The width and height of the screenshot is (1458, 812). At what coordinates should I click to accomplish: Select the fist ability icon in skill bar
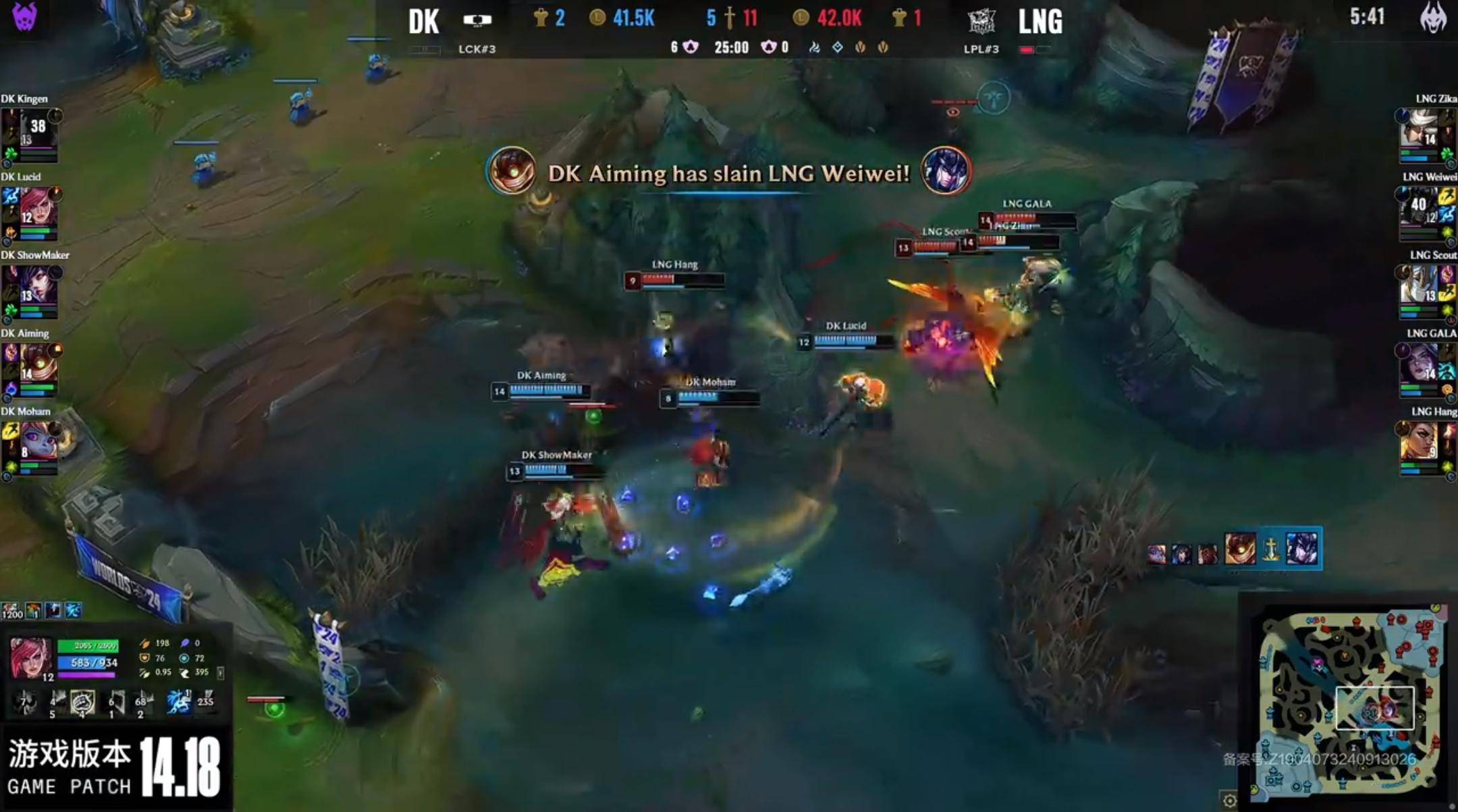point(82,703)
